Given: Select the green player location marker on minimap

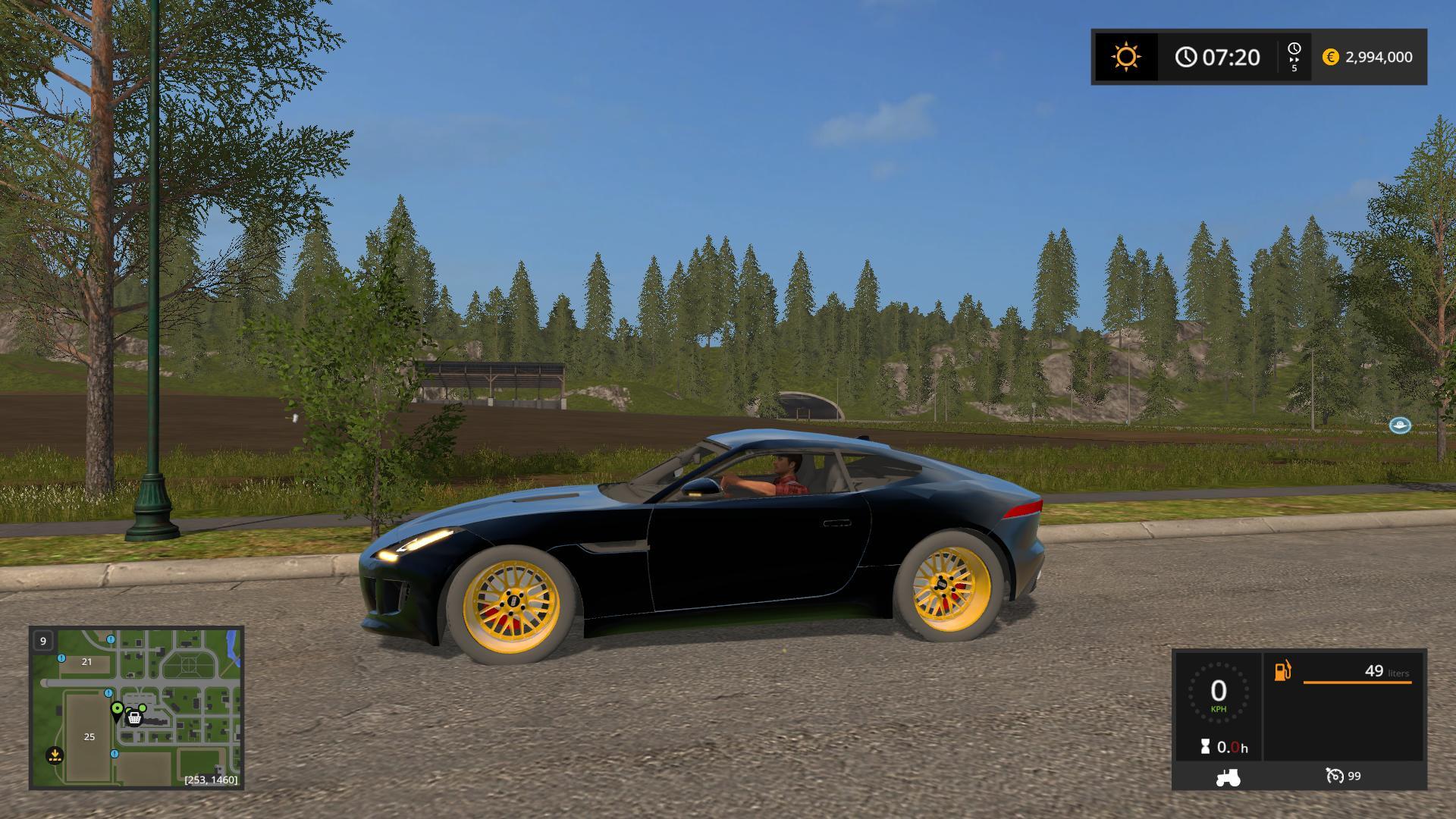Looking at the screenshot, I should click(118, 708).
